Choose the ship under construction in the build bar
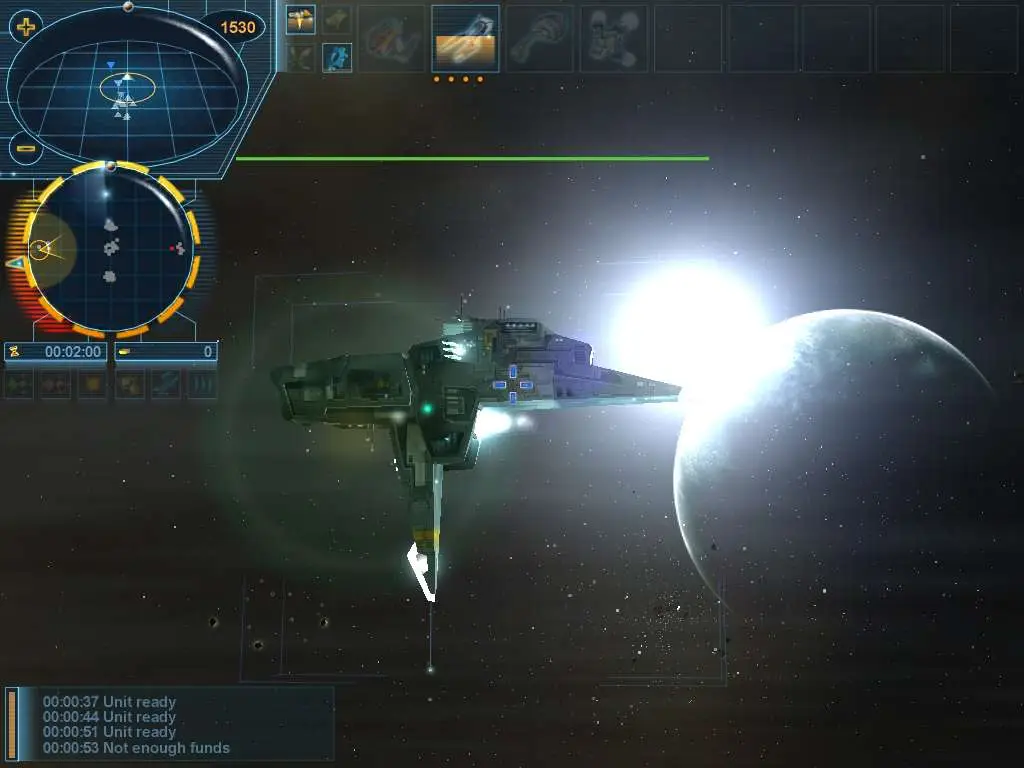 465,39
